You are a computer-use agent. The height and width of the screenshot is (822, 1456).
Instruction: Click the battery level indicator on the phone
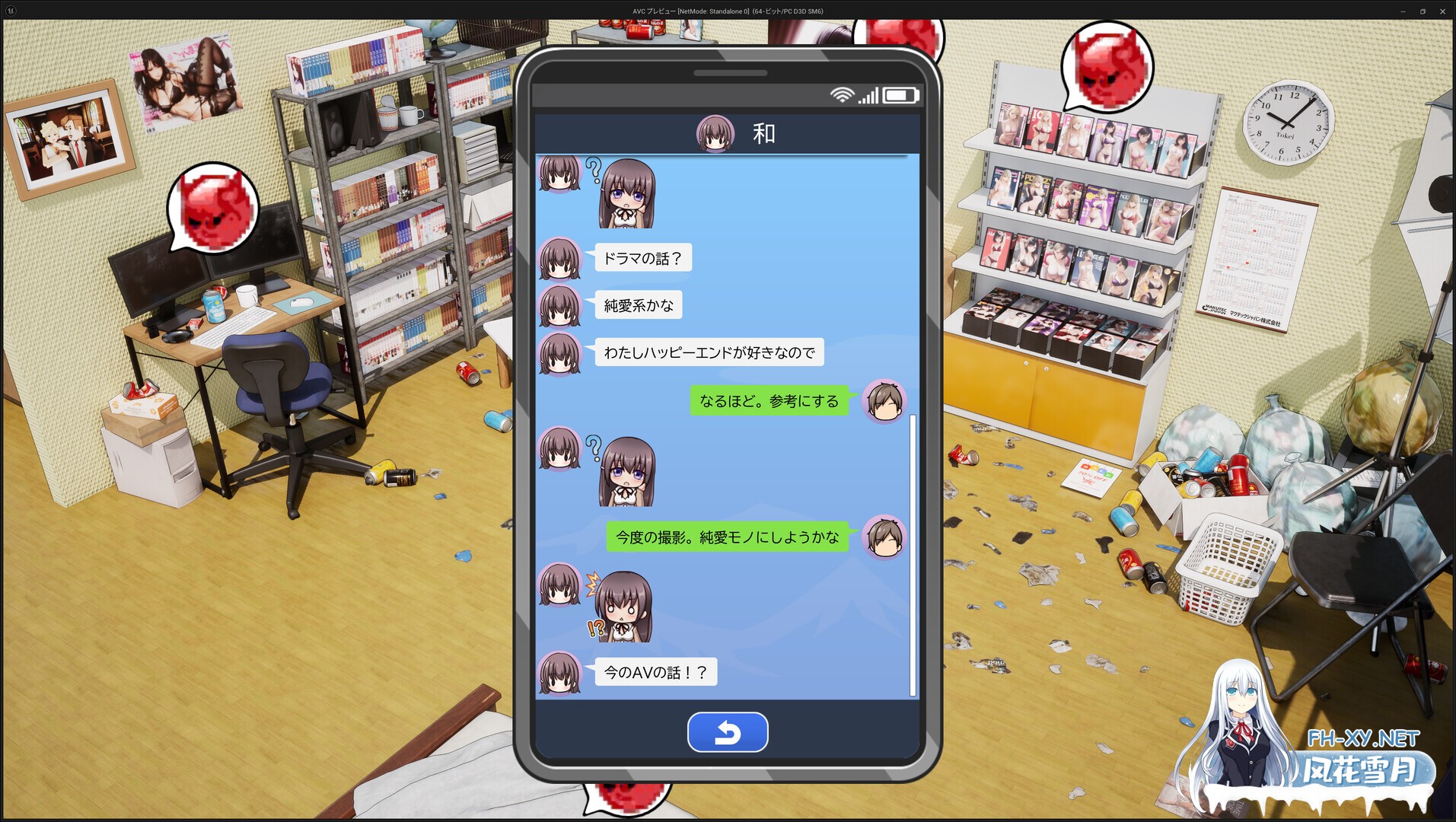(x=902, y=95)
